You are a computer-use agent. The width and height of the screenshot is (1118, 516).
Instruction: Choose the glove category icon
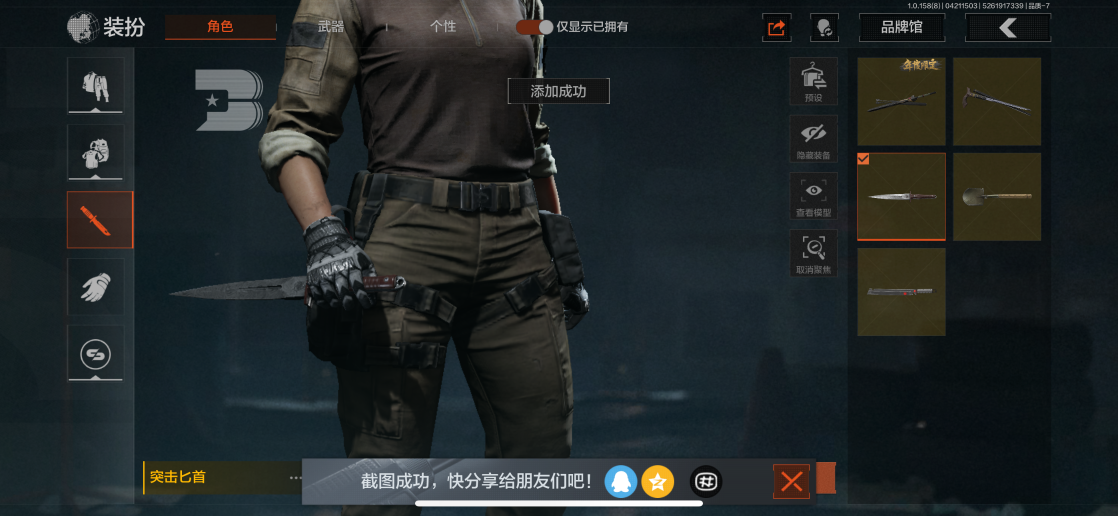[x=96, y=287]
